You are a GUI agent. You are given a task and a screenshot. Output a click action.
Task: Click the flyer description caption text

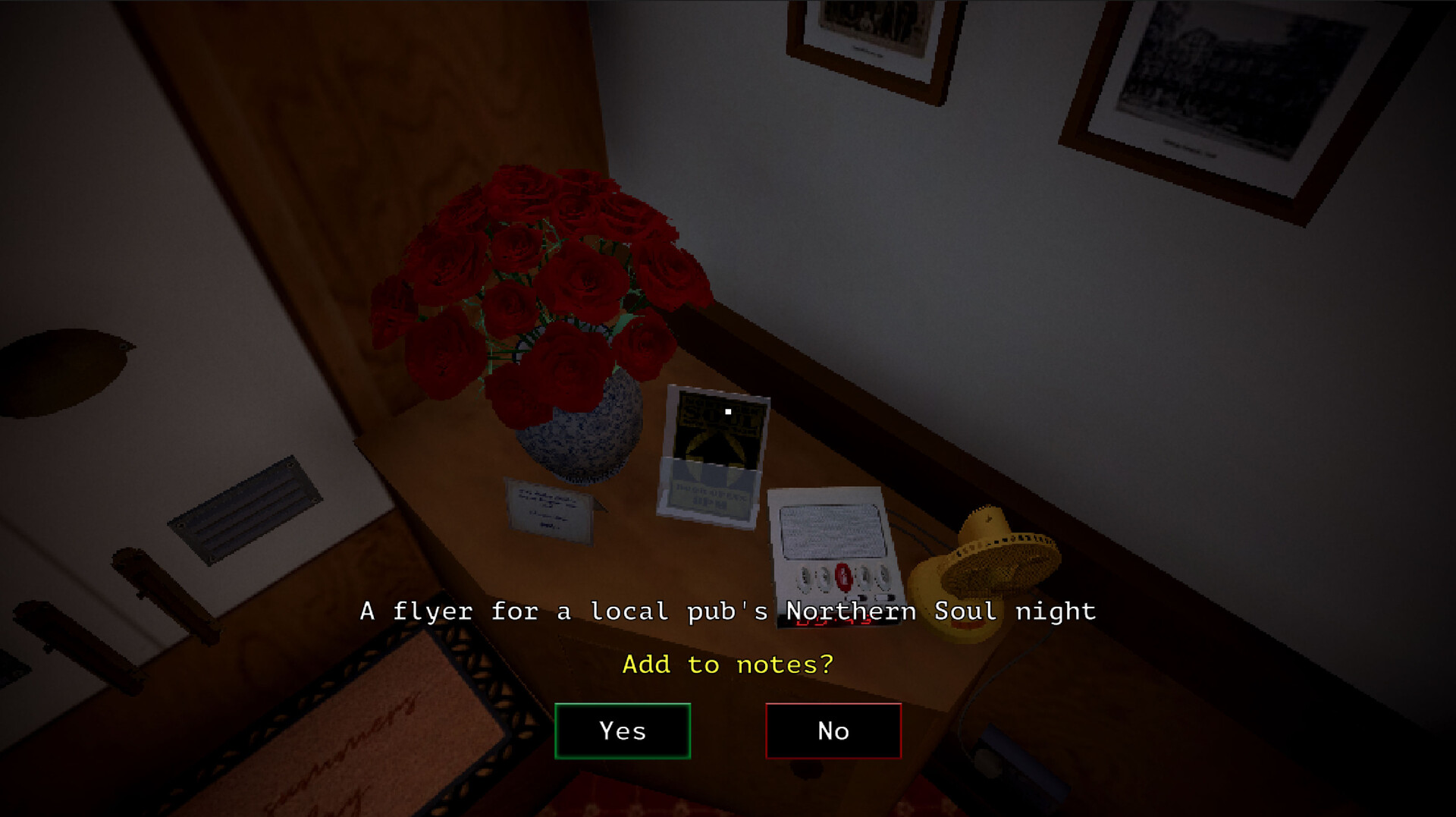tap(726, 611)
